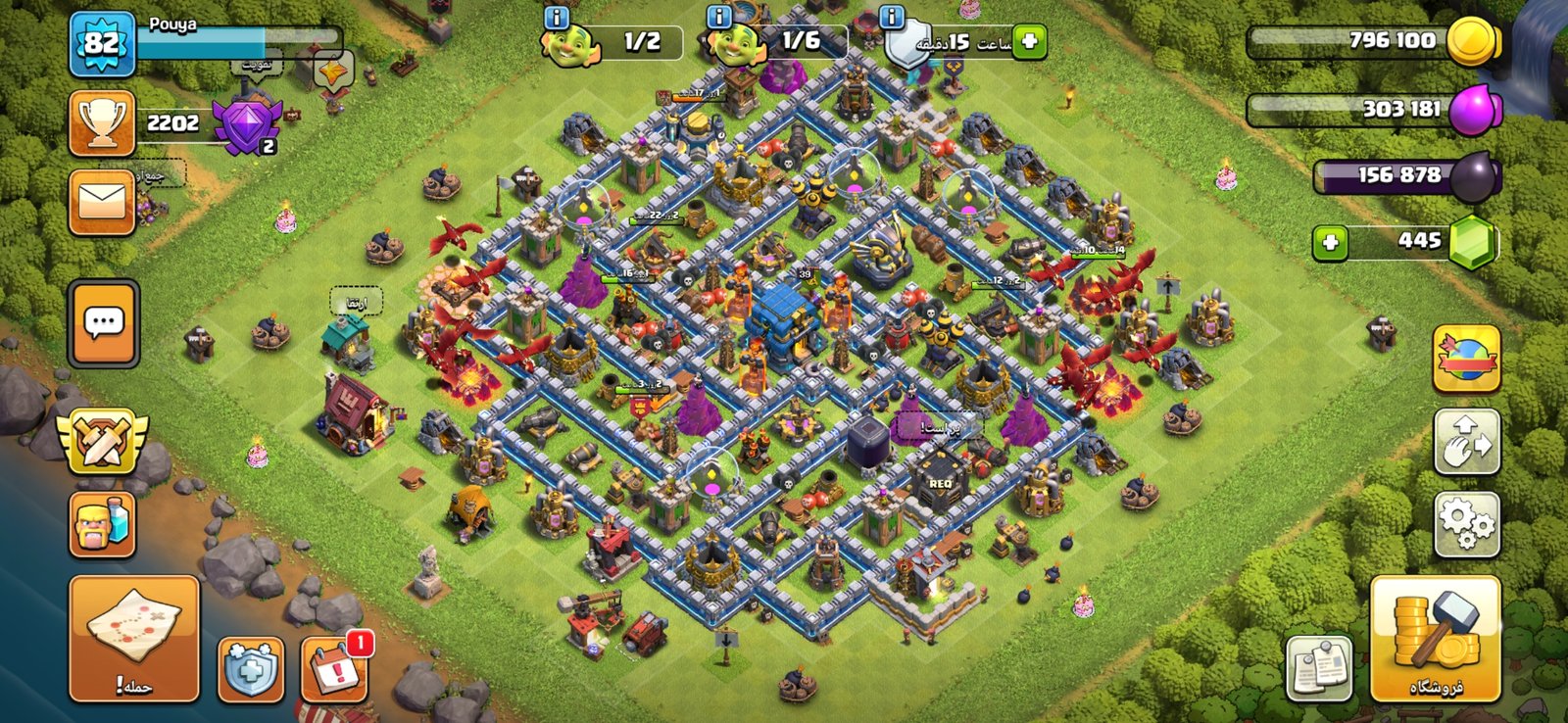Open the Attack map button
1568x723 pixels.
(x=133, y=638)
